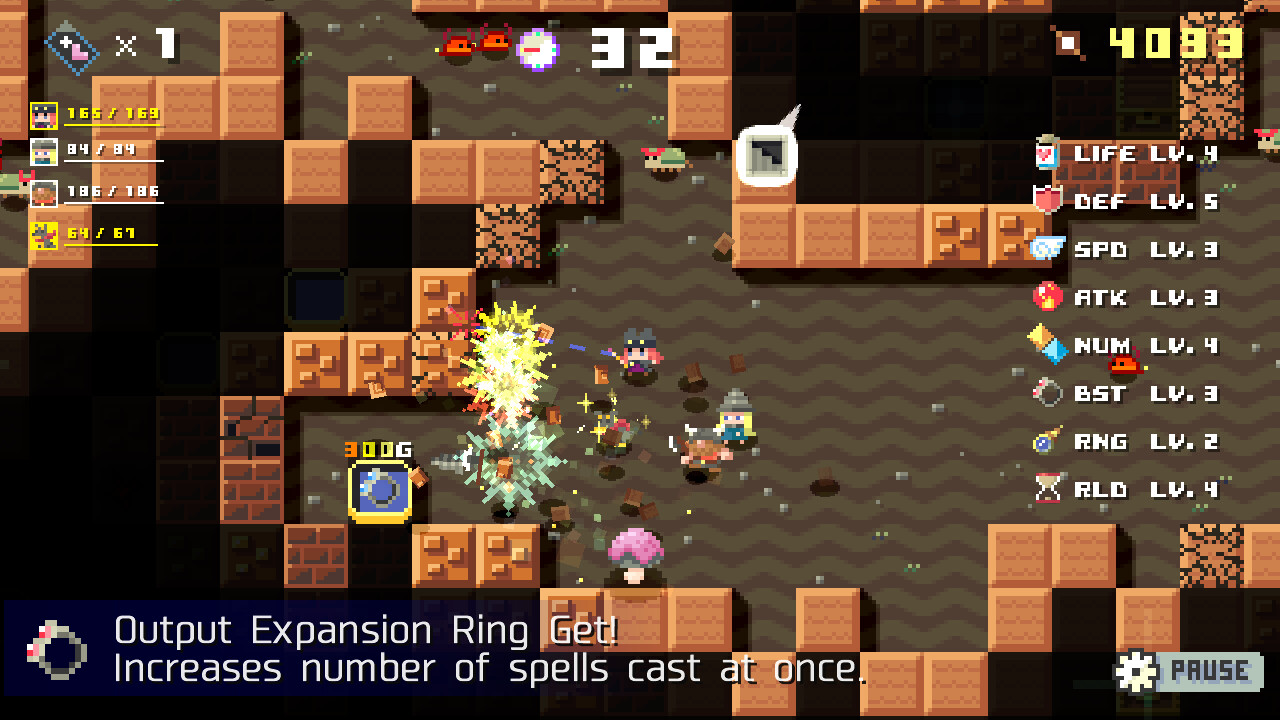Click the ring icon in the notification banner
The height and width of the screenshot is (720, 1280).
60,650
